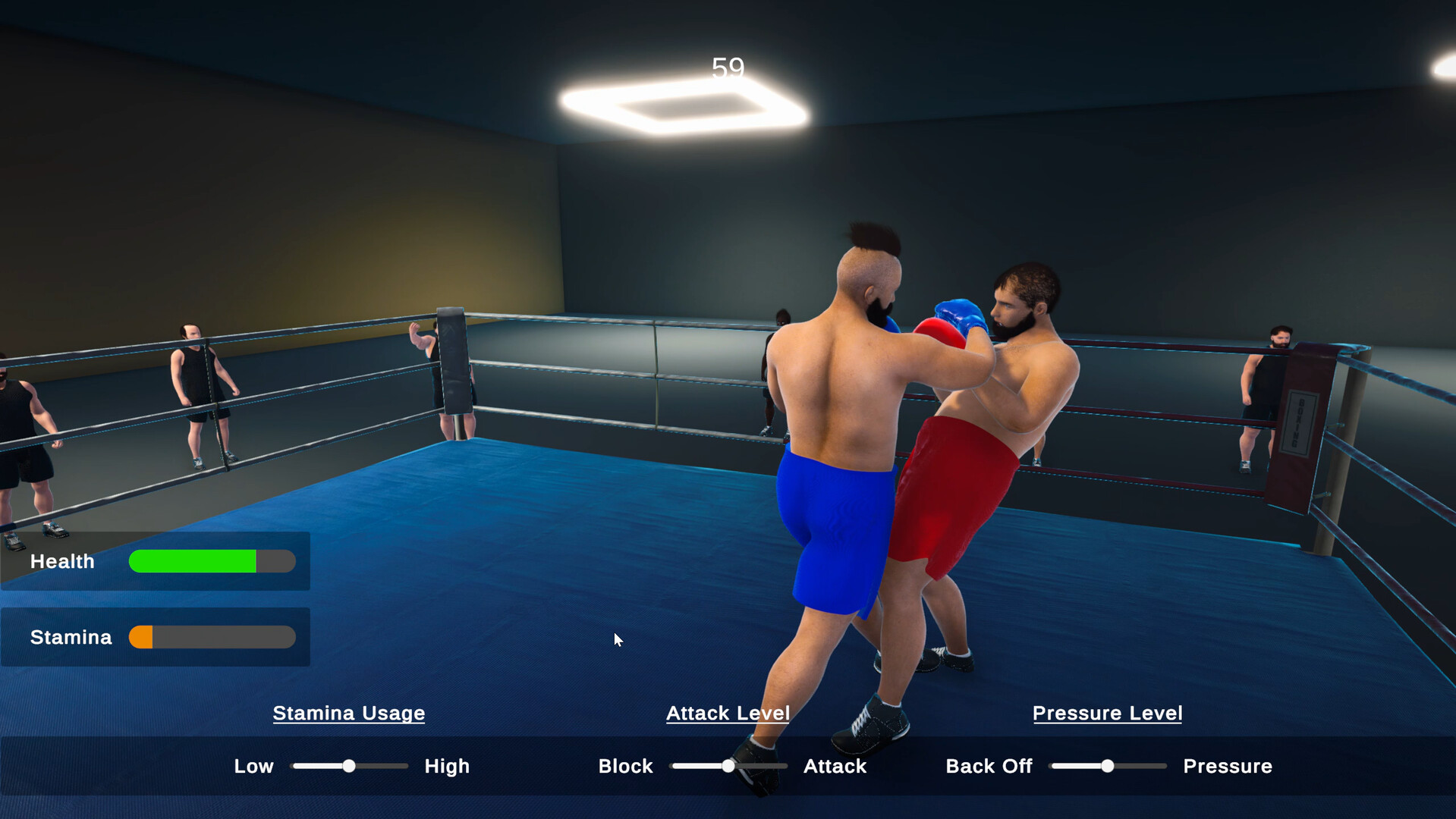Open the Pressure Level settings
The image size is (1456, 819).
(1107, 713)
